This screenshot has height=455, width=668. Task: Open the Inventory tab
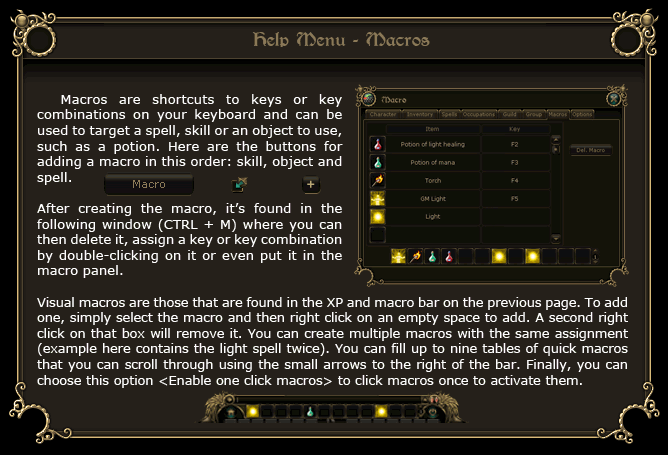tap(420, 115)
